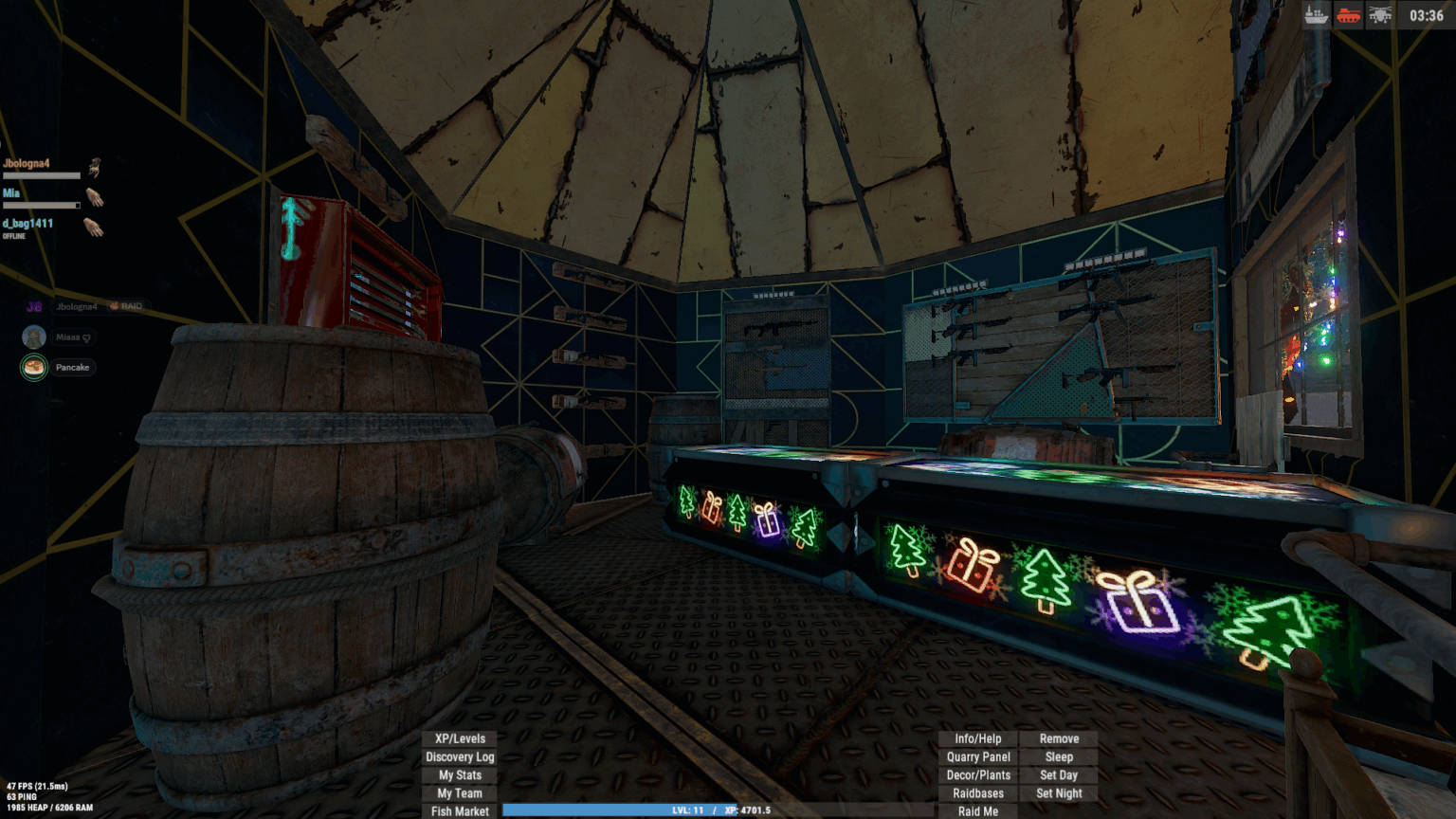The image size is (1456, 819).
Task: Open the Info/Help panel
Action: [x=977, y=737]
